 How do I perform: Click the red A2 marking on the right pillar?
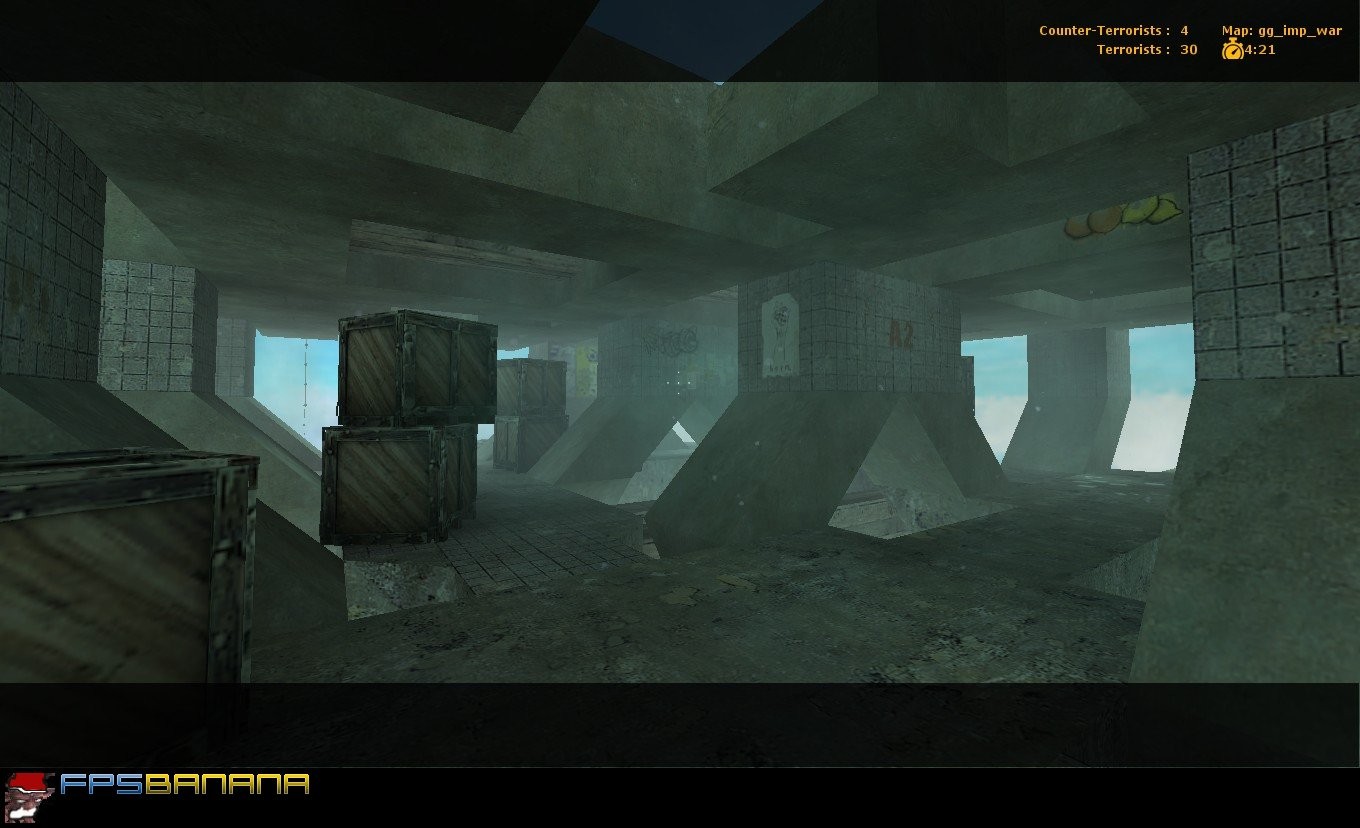(899, 332)
